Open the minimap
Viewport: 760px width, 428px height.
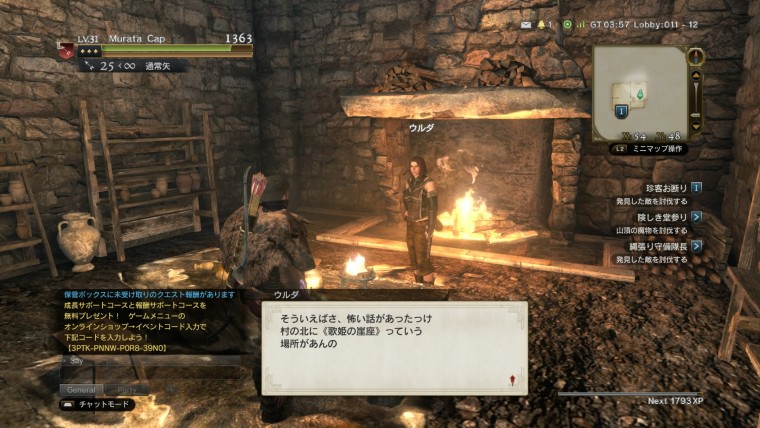pos(640,92)
